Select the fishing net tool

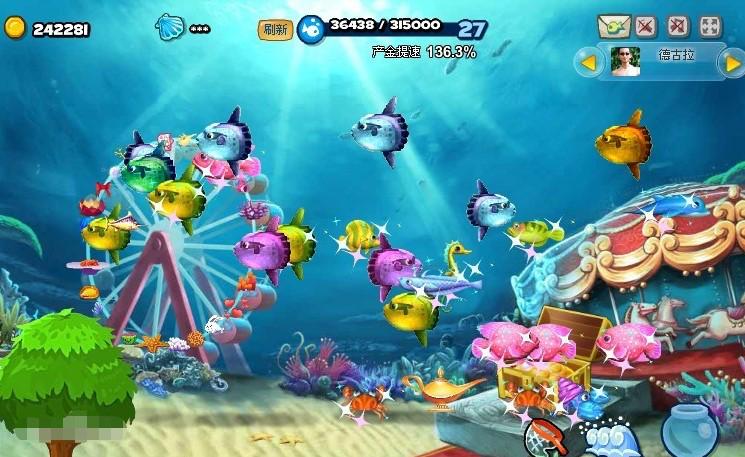coord(545,438)
